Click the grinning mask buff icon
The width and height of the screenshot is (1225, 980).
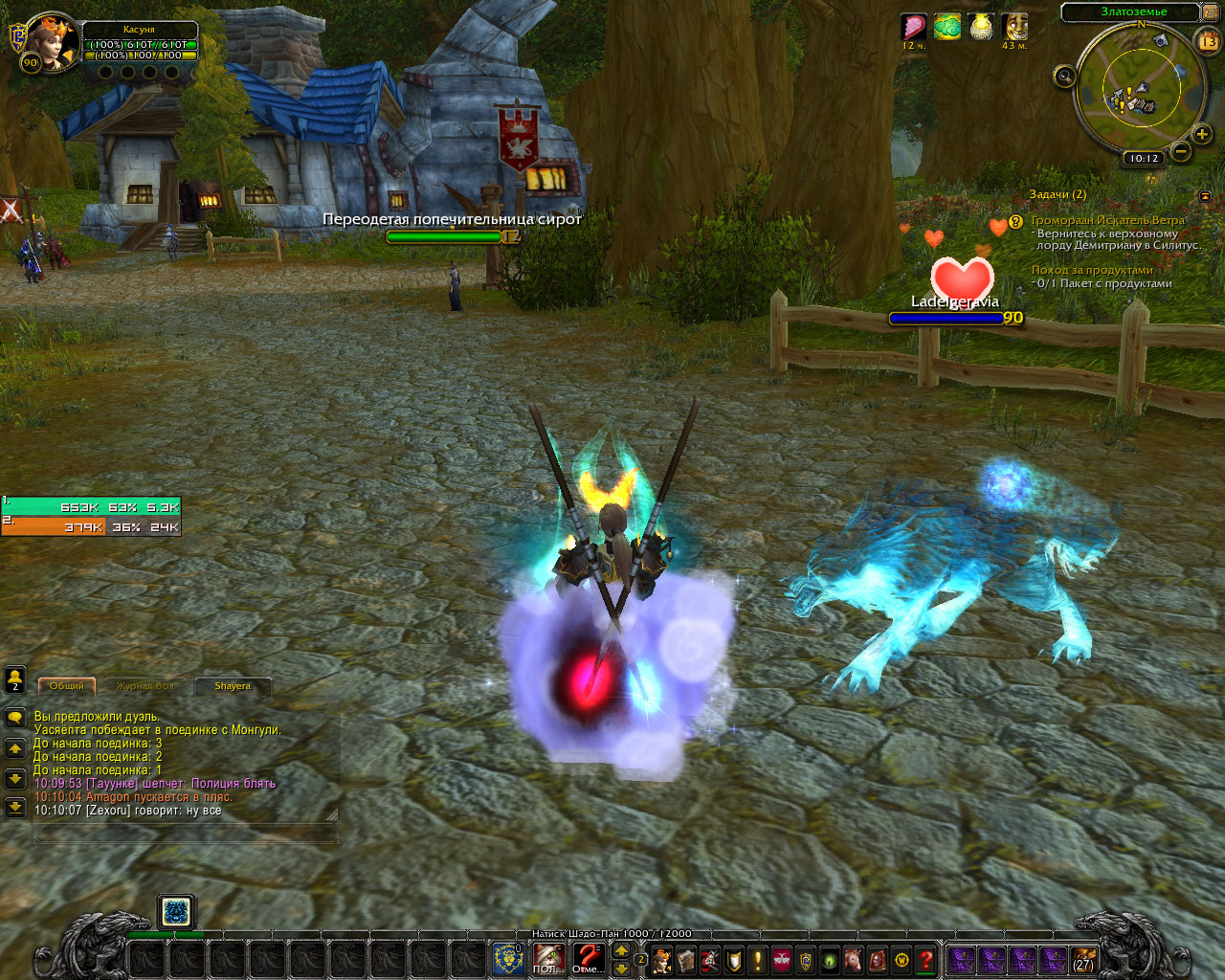point(1014,28)
